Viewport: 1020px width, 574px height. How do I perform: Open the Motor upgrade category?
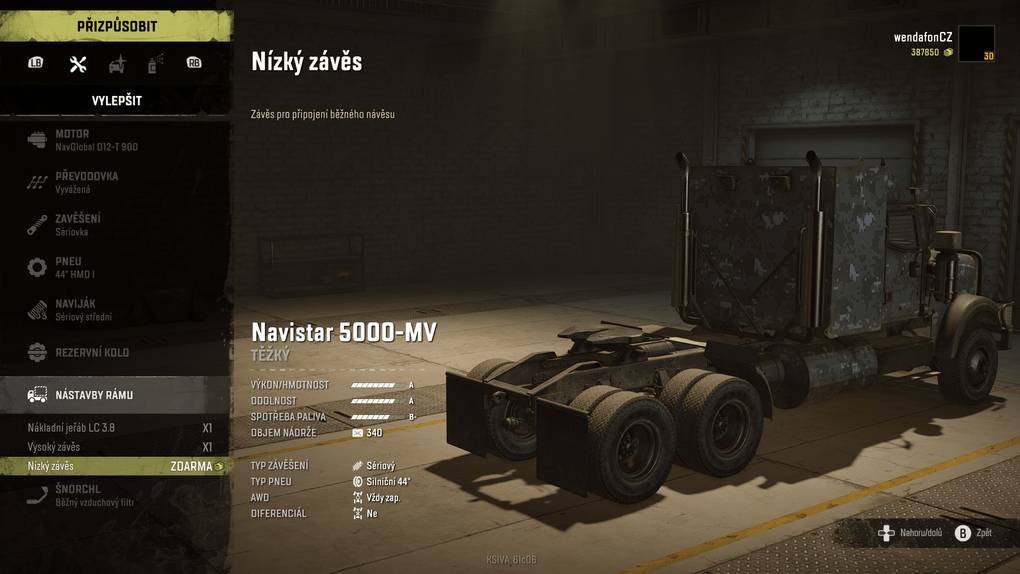click(115, 140)
